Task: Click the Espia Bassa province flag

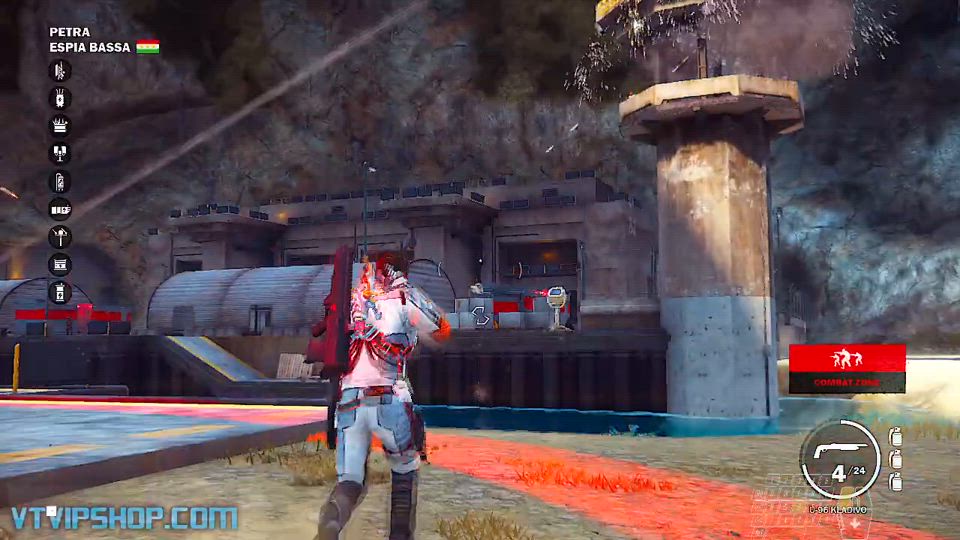Action: 148,47
